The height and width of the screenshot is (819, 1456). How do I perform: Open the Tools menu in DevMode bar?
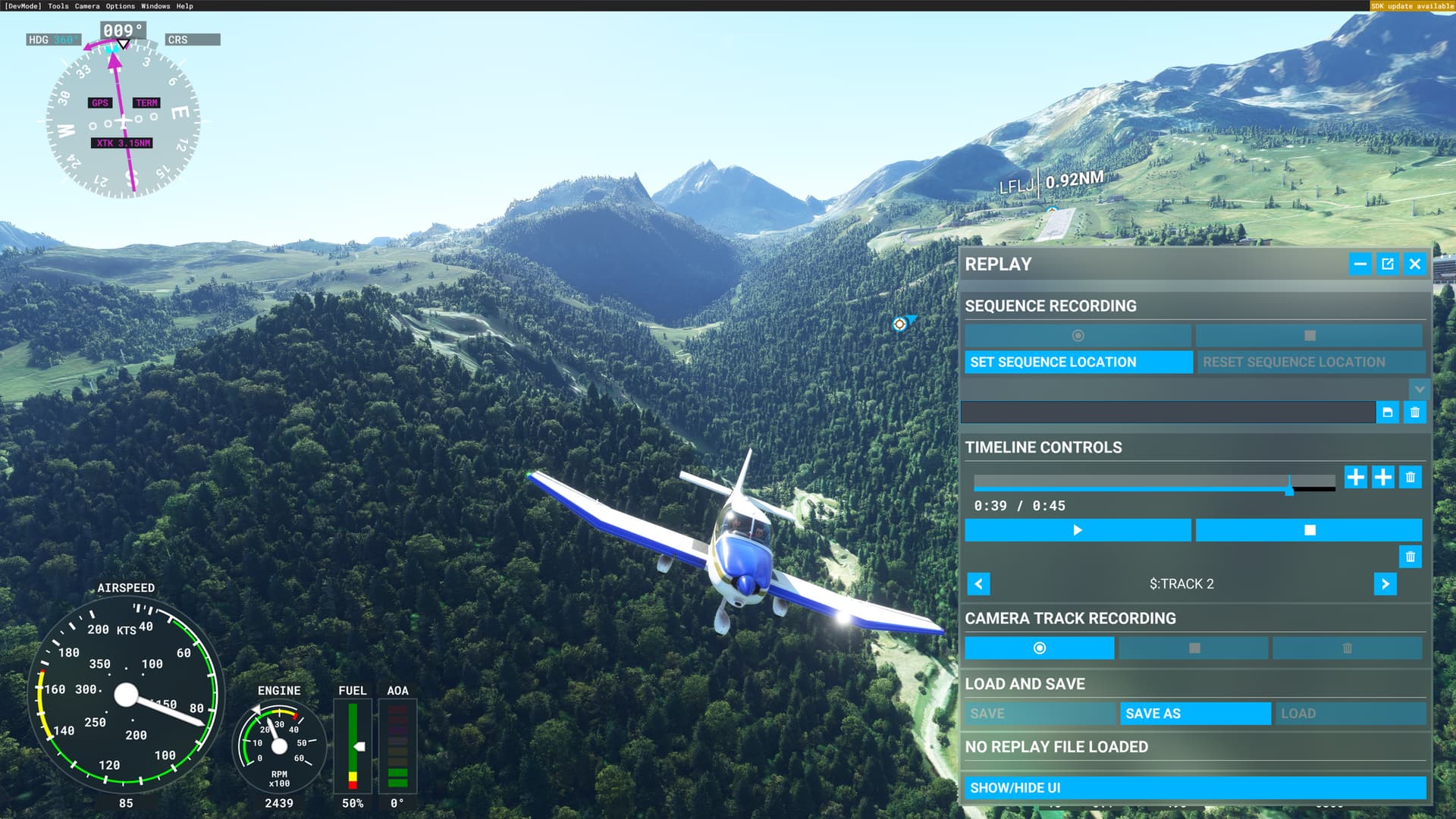coord(58,6)
